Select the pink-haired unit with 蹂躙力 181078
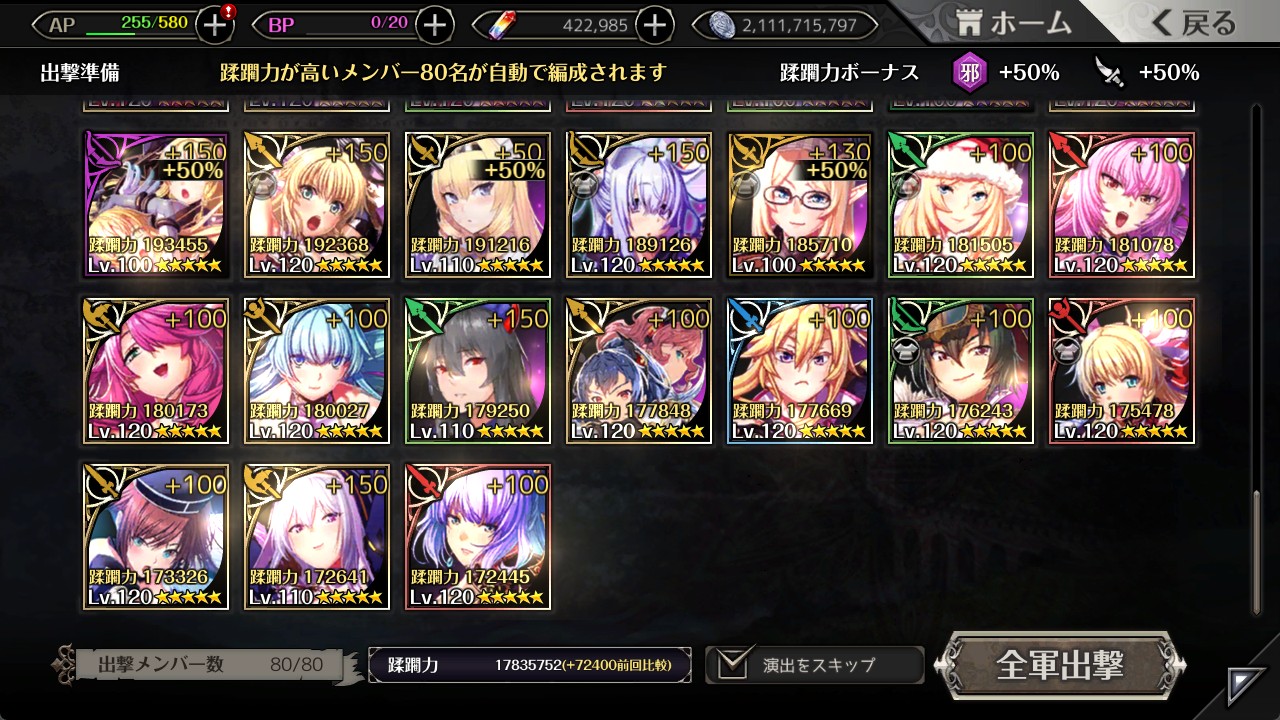This screenshot has width=1280, height=720. tap(1122, 205)
